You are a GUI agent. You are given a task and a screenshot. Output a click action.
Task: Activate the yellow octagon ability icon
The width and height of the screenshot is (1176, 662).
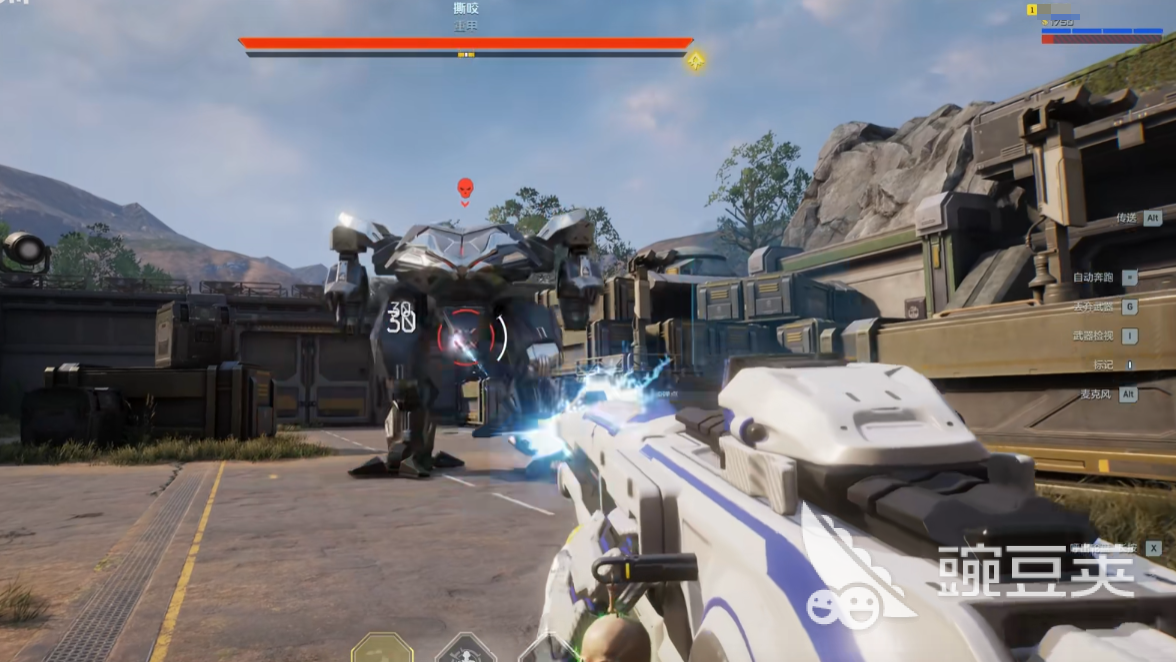click(x=382, y=648)
